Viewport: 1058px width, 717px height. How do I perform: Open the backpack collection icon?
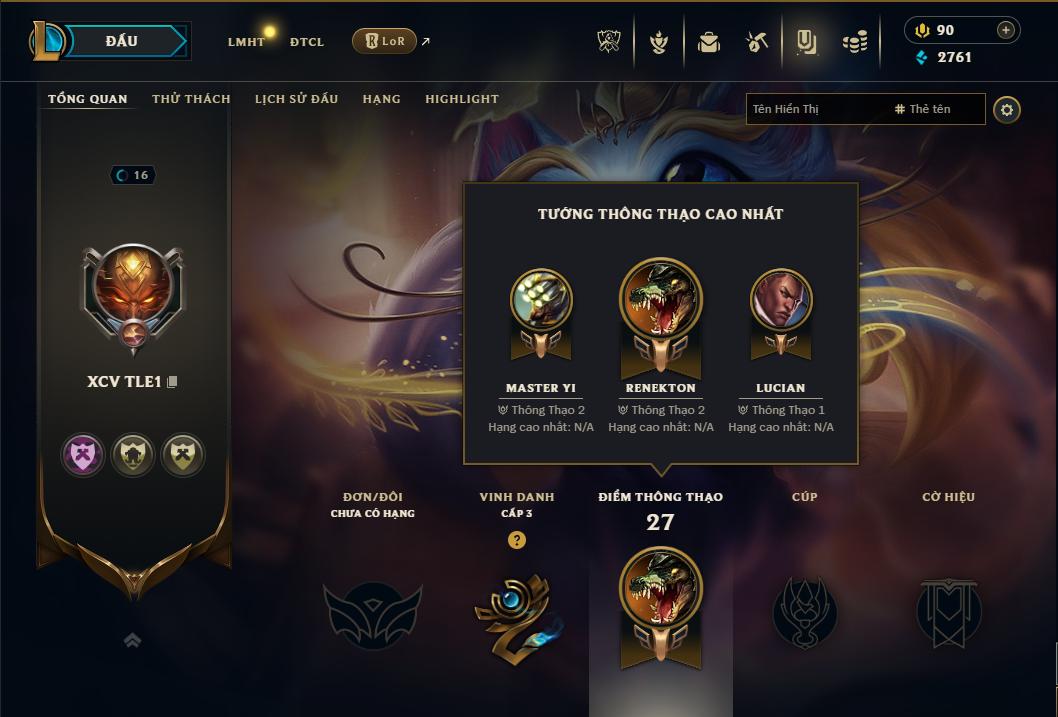point(709,42)
